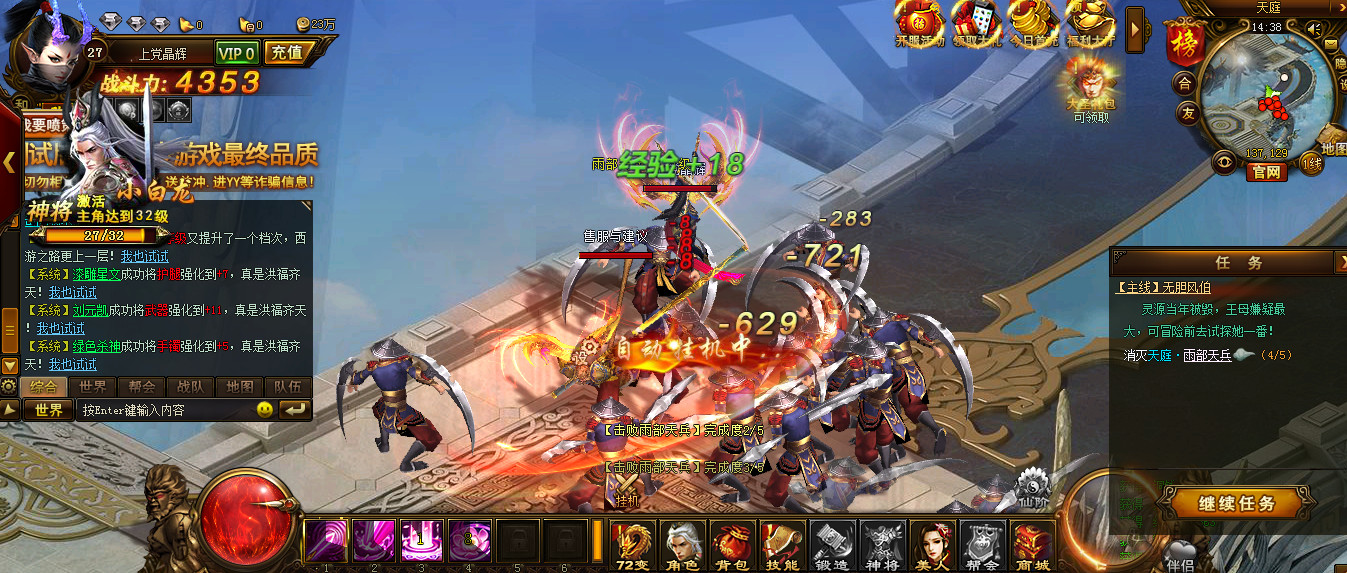1347x573 pixels.
Task: Open the 商城 shop
Action: tap(1032, 545)
